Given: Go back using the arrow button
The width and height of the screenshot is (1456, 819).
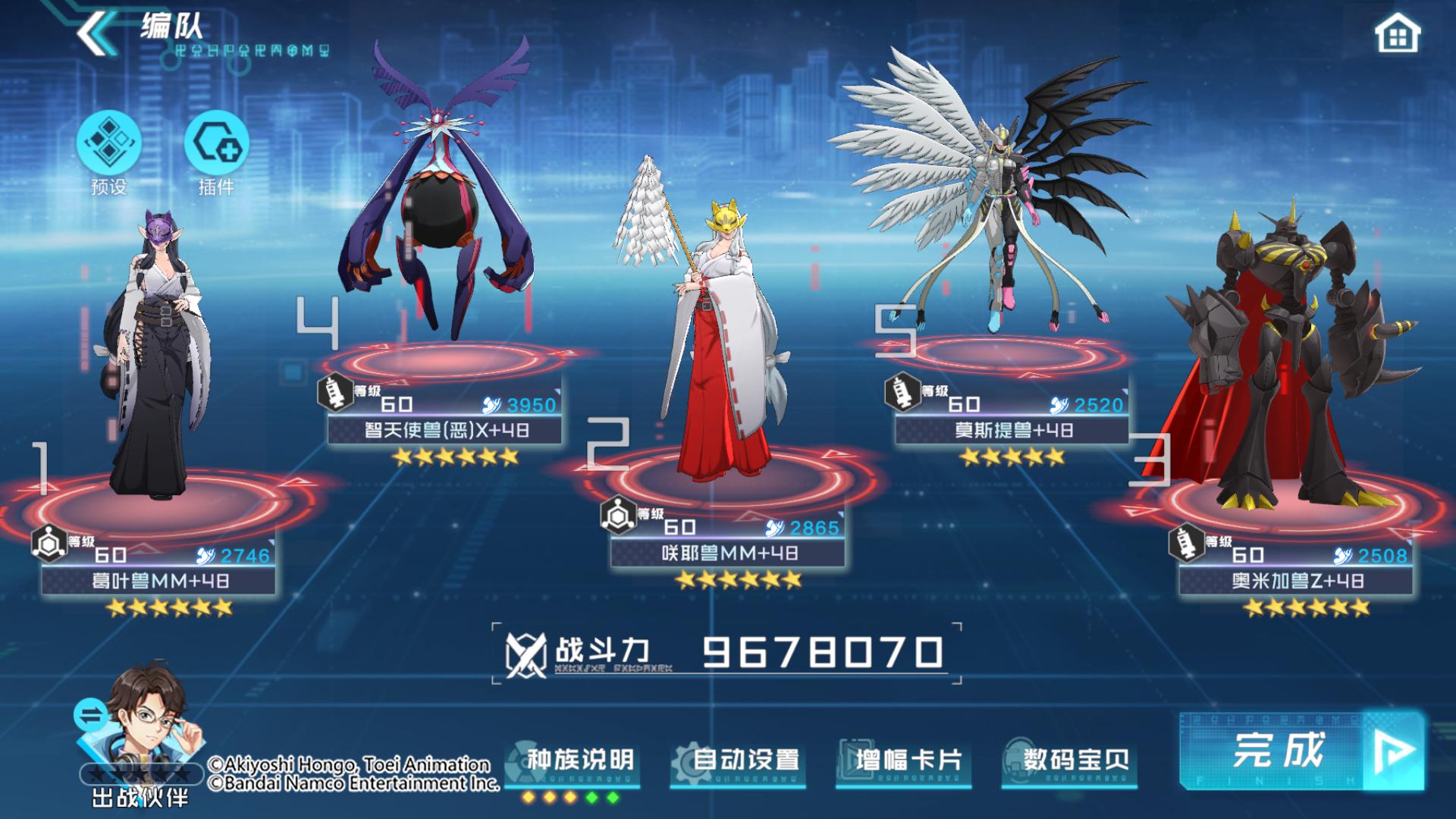Looking at the screenshot, I should pyautogui.click(x=95, y=33).
